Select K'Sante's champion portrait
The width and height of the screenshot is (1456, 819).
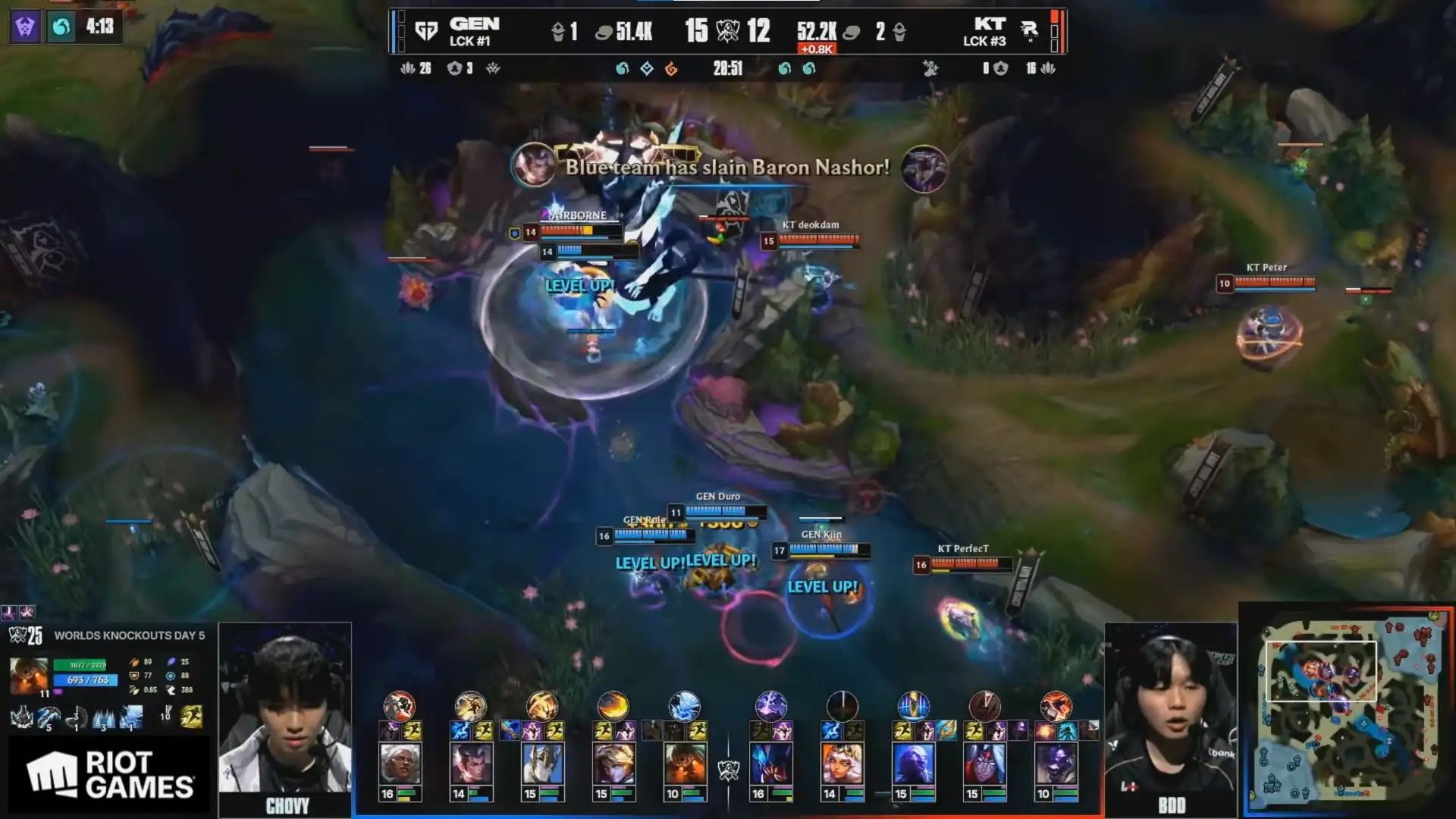pyautogui.click(x=399, y=763)
